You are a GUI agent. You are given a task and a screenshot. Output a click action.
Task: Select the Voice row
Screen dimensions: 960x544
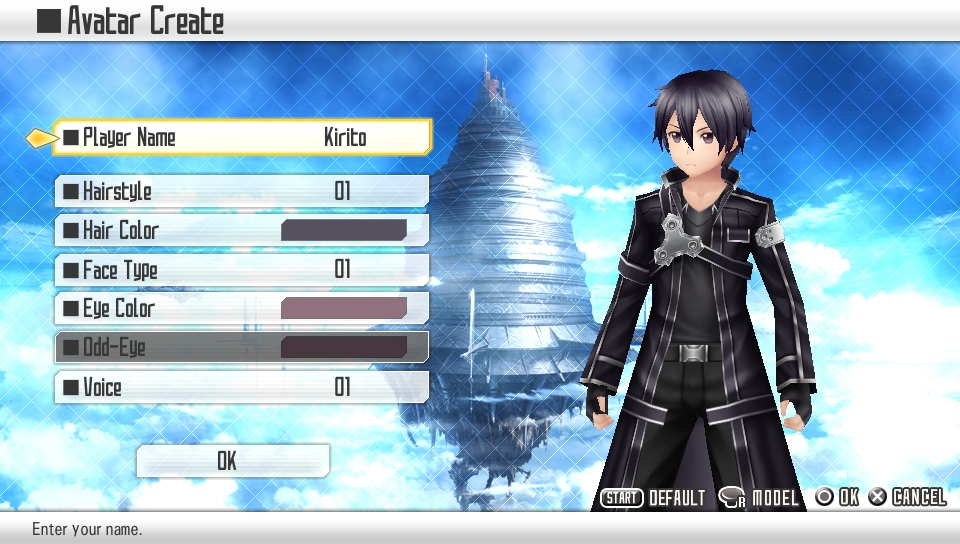(242, 387)
